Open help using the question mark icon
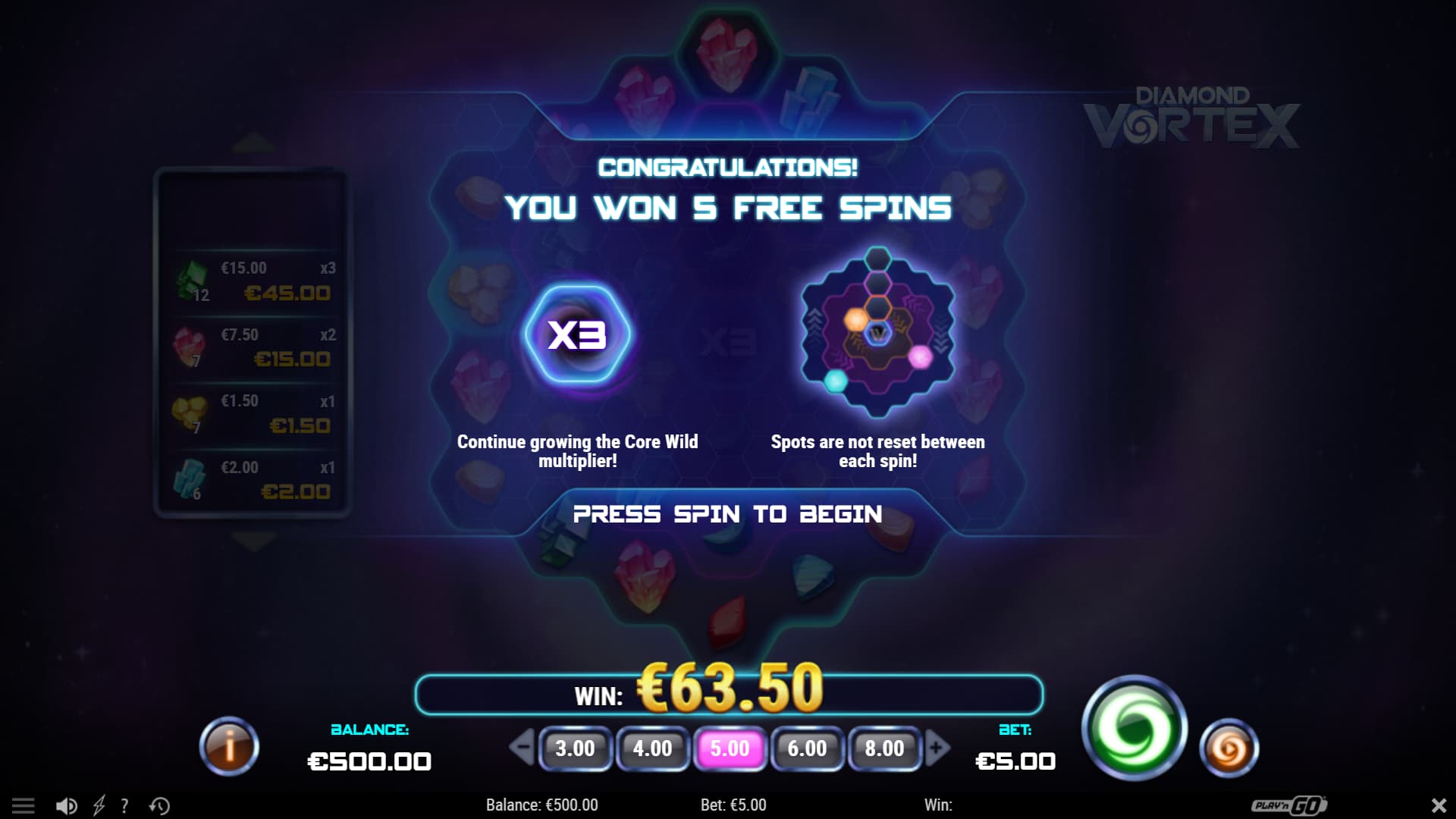The height and width of the screenshot is (819, 1456). (x=124, y=805)
